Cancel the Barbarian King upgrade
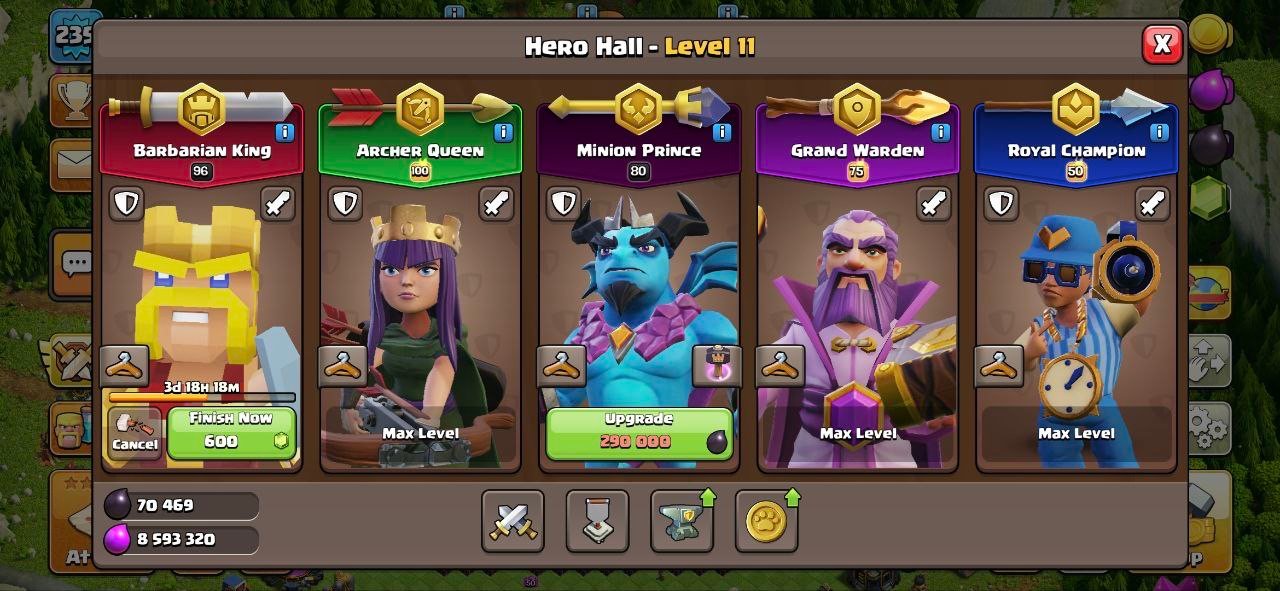1280x591 pixels. click(134, 433)
